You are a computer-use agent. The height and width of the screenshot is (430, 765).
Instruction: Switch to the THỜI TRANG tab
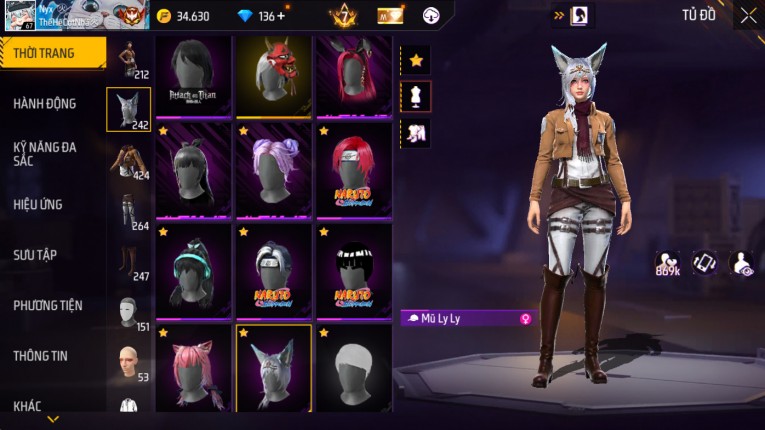click(x=52, y=53)
